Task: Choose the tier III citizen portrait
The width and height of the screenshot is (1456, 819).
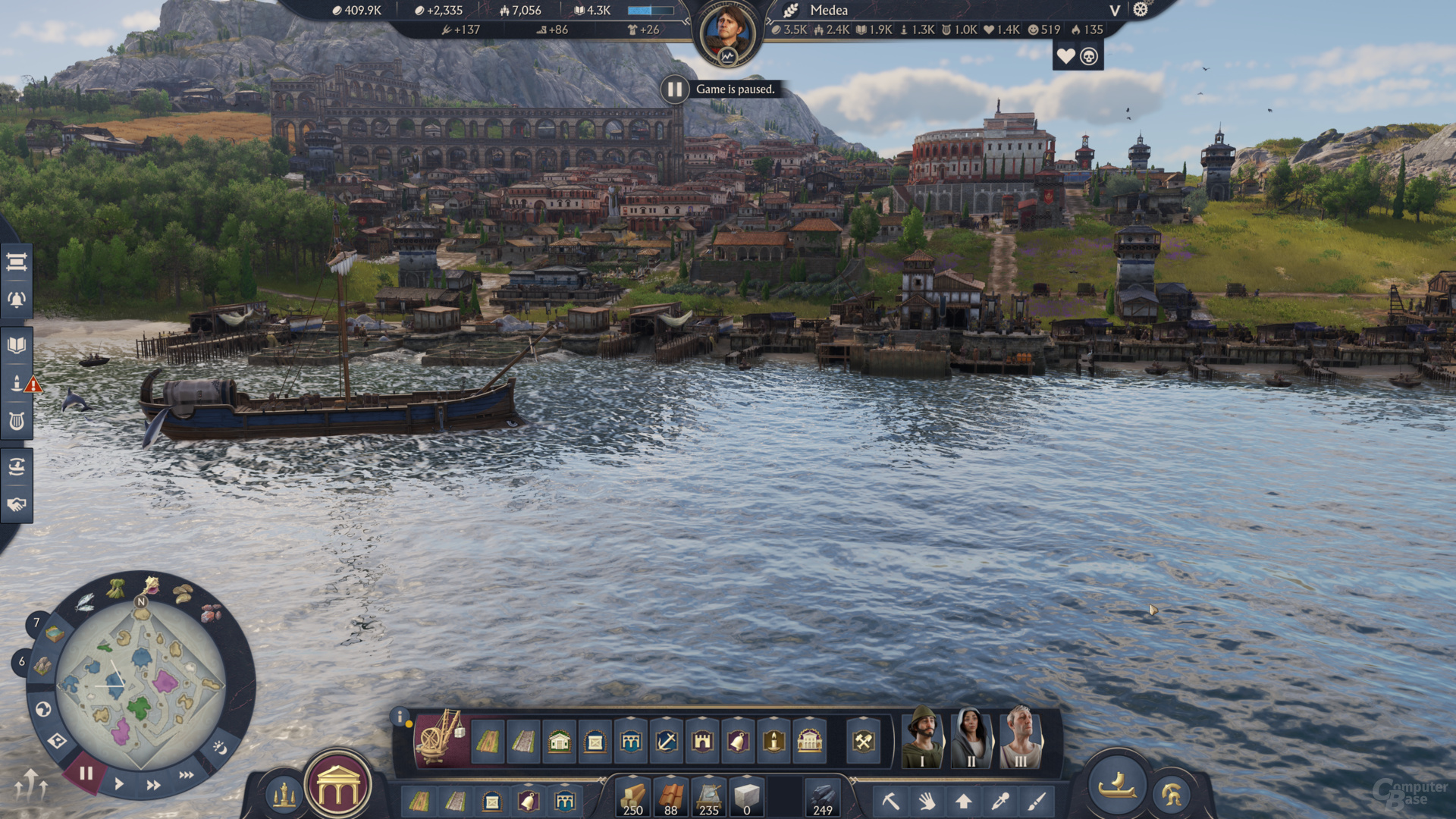Action: (1020, 738)
